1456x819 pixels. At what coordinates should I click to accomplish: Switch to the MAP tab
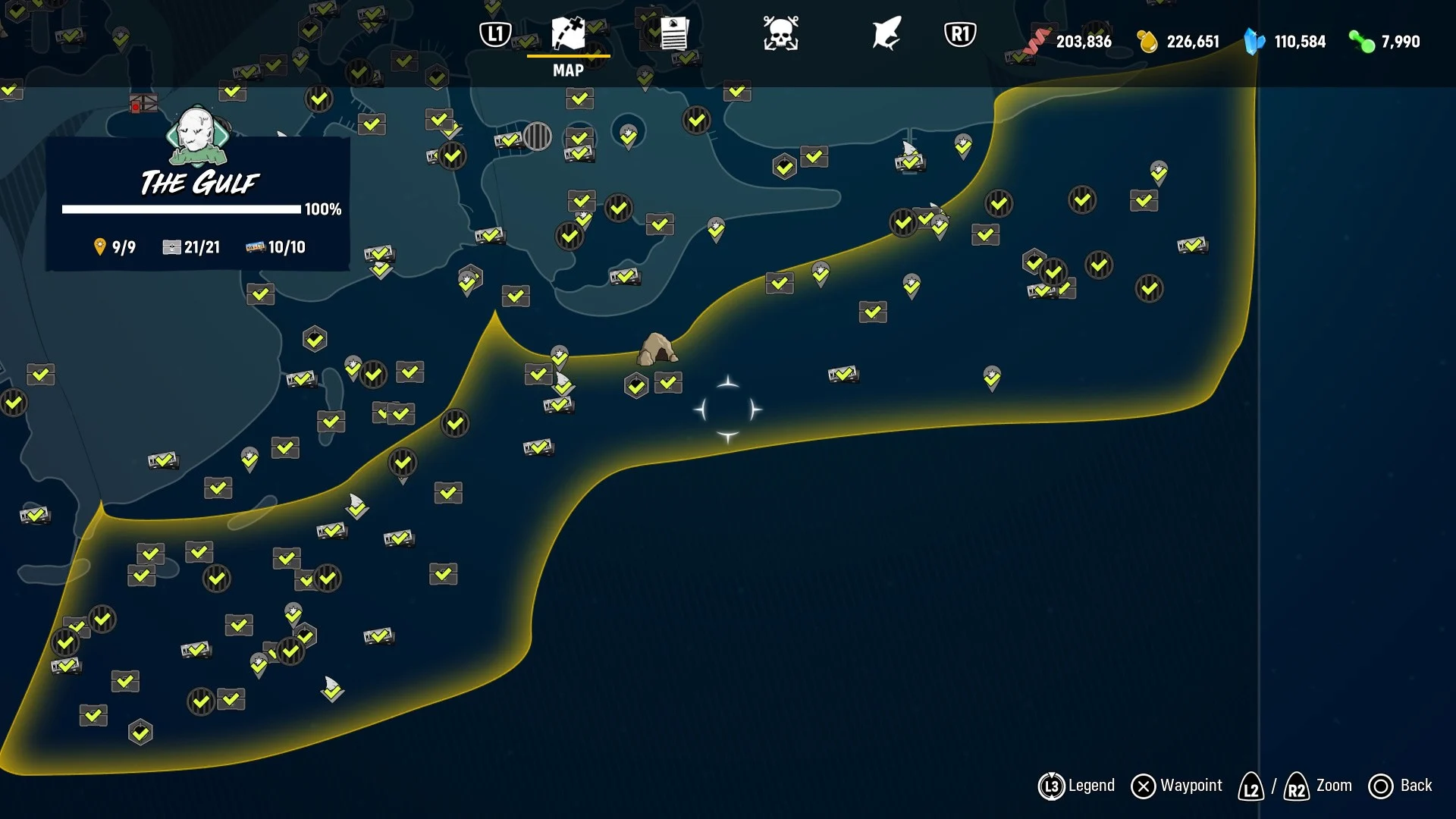[567, 71]
